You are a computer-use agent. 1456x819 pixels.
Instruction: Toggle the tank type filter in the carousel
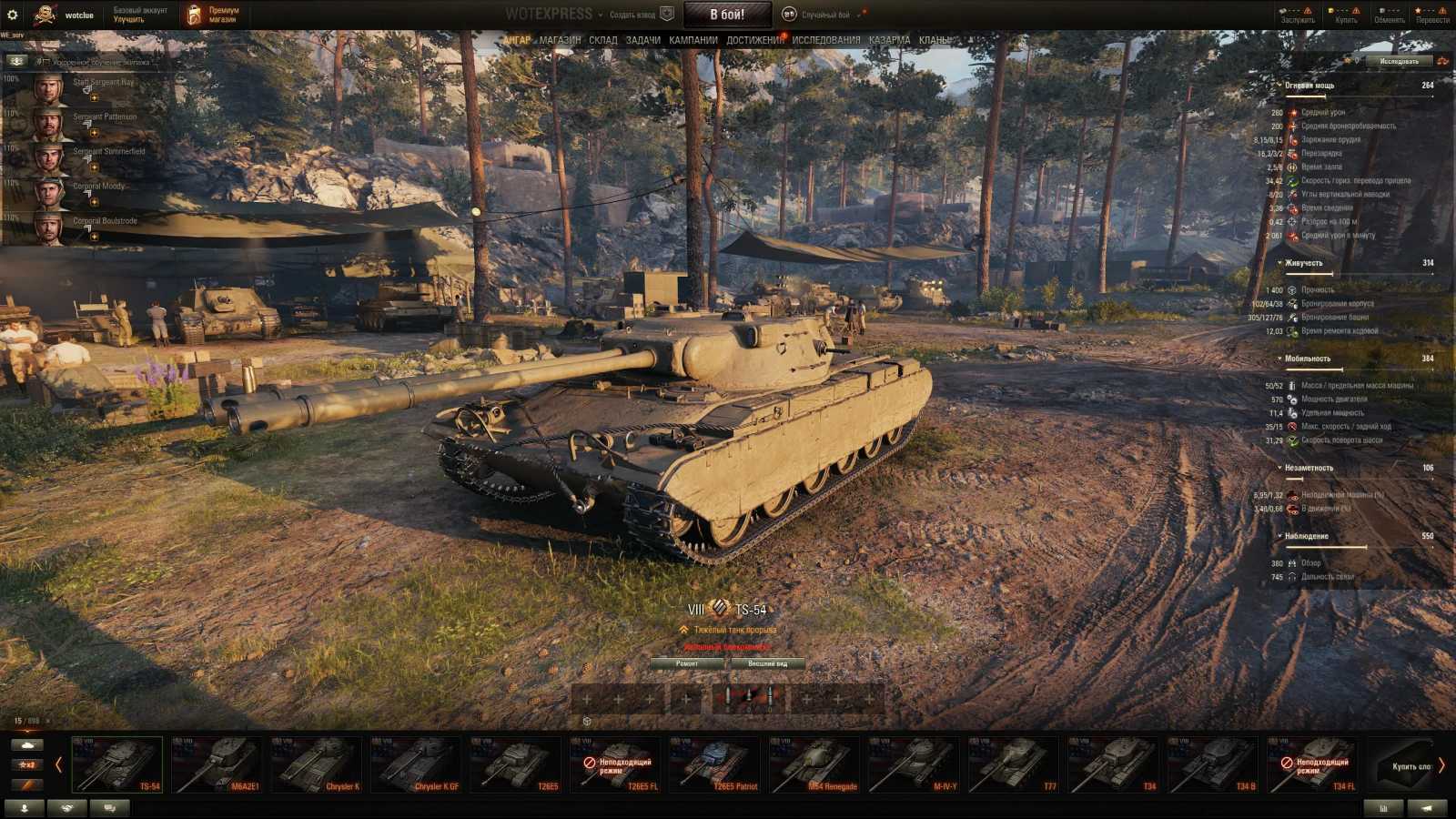click(x=27, y=744)
